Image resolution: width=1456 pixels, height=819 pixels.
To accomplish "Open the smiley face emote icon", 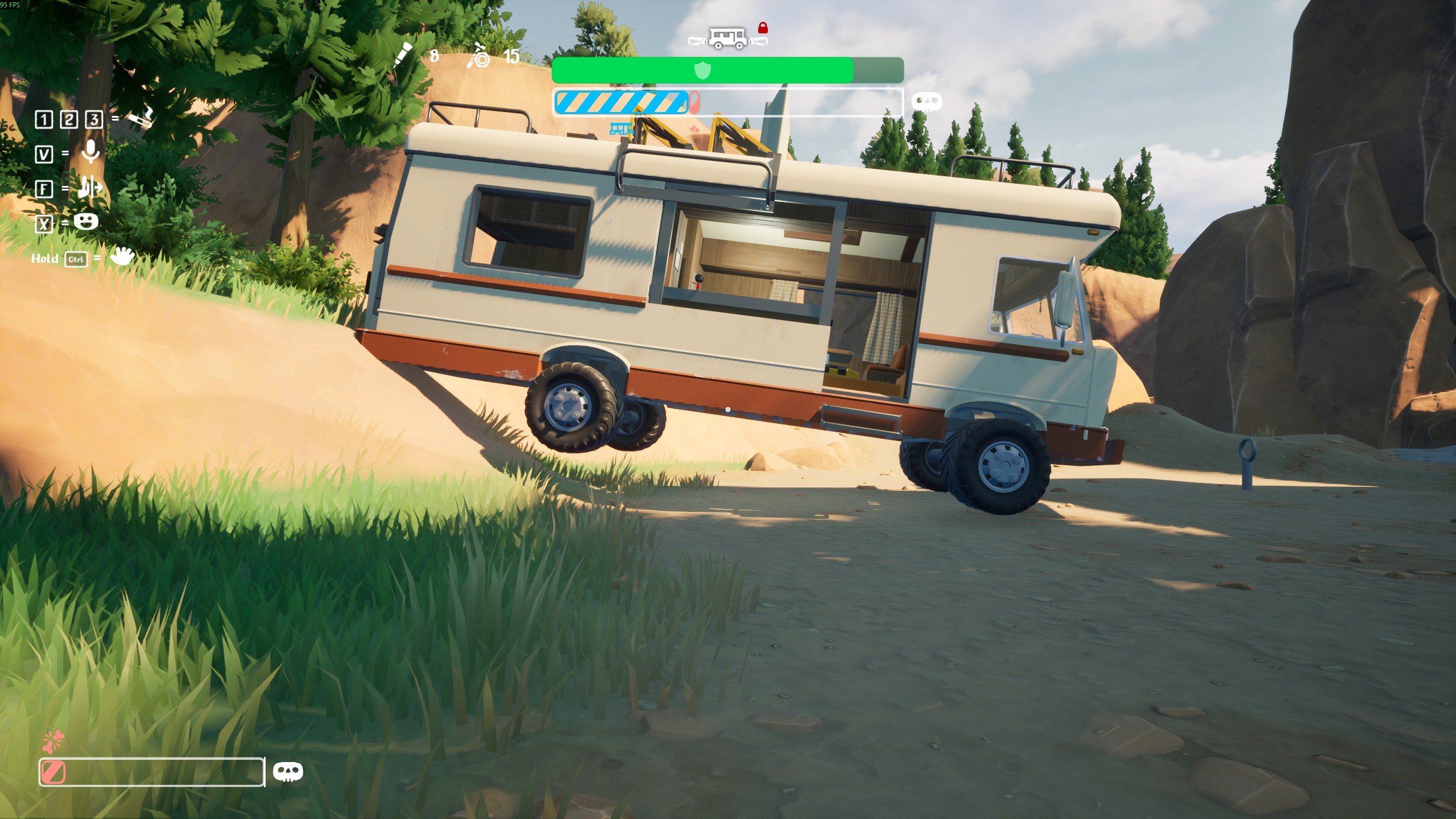I will pyautogui.click(x=86, y=221).
